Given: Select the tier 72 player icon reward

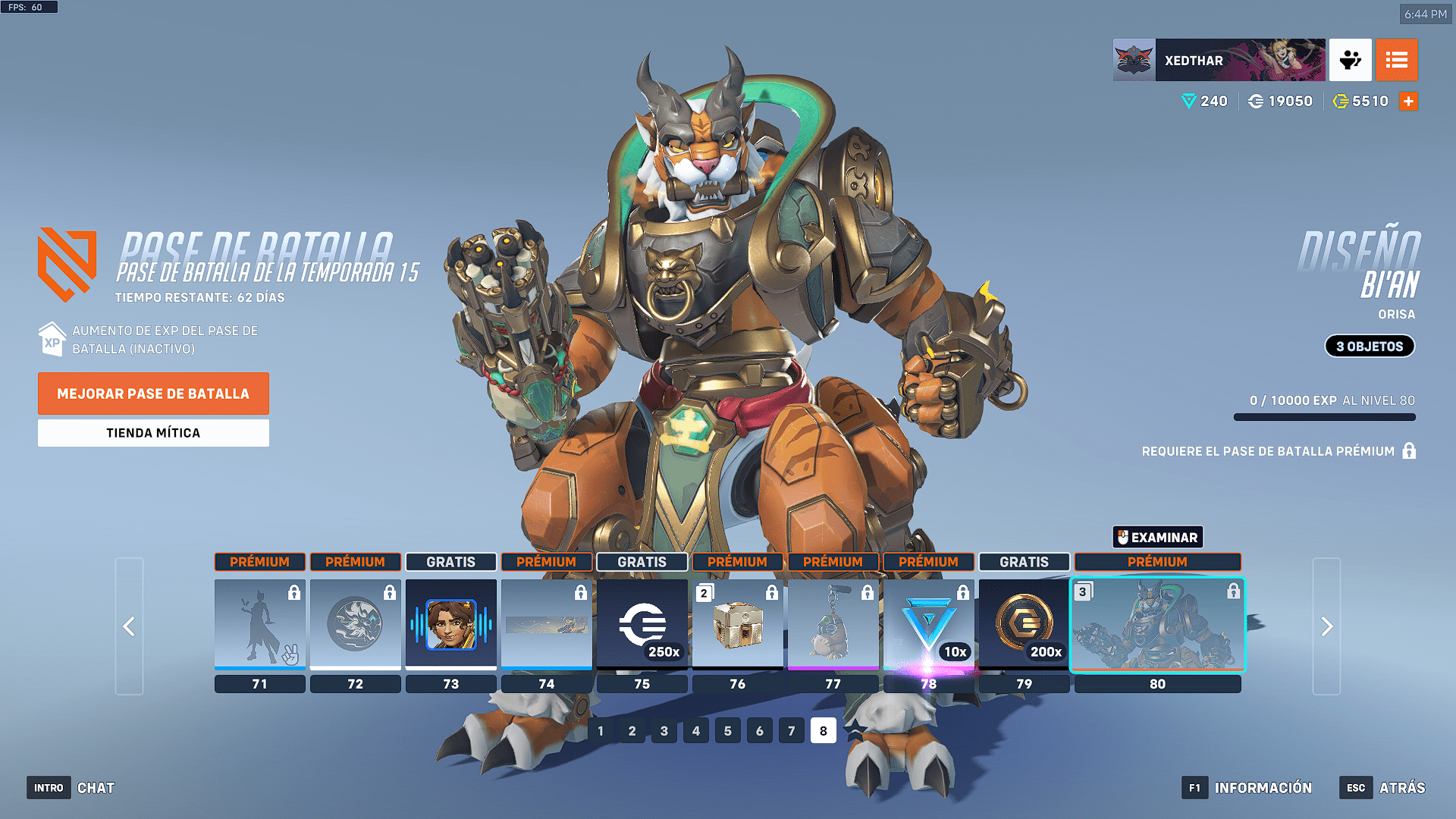Looking at the screenshot, I should tap(356, 624).
